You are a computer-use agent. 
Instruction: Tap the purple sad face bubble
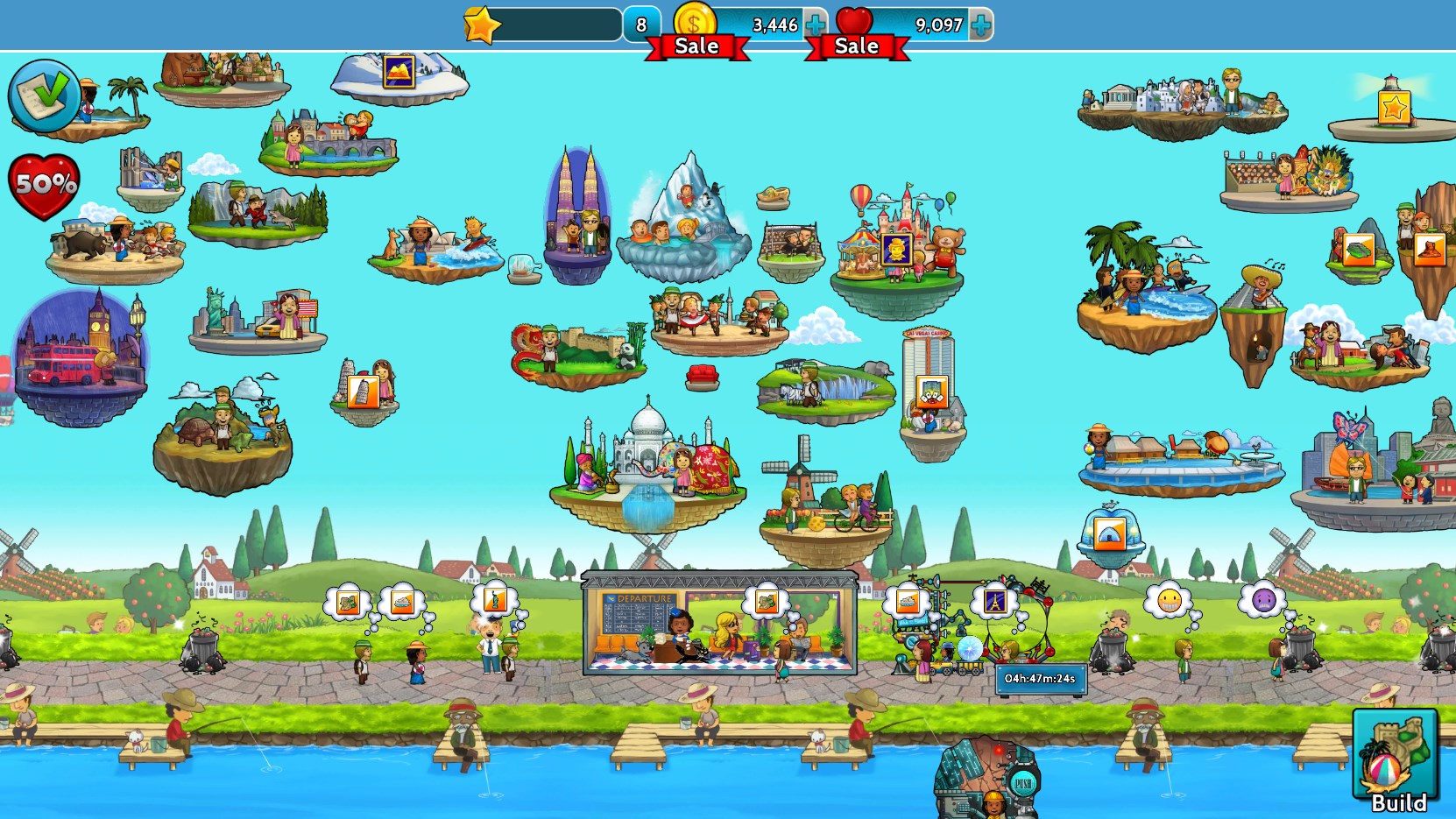click(x=1262, y=600)
